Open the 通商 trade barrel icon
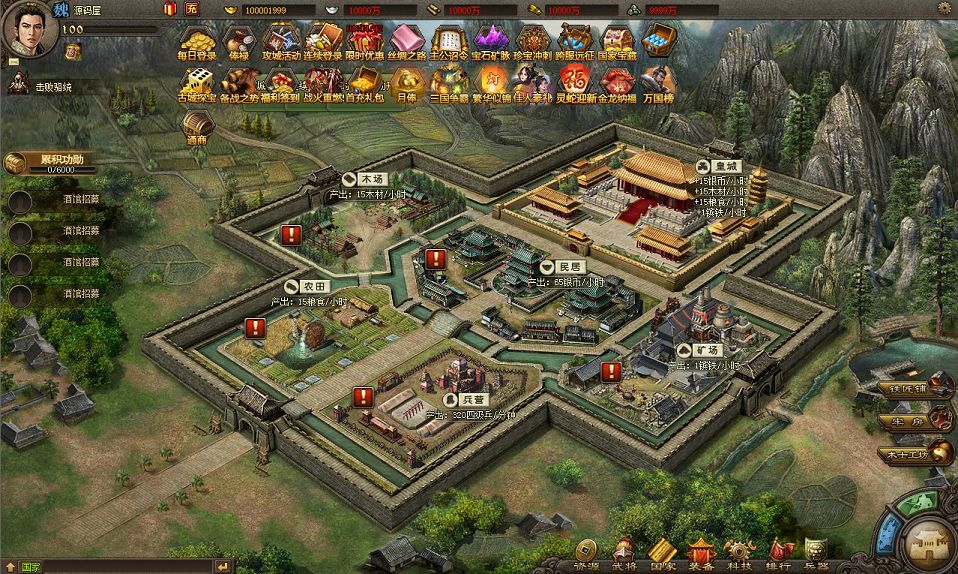The width and height of the screenshot is (958, 574). (196, 127)
